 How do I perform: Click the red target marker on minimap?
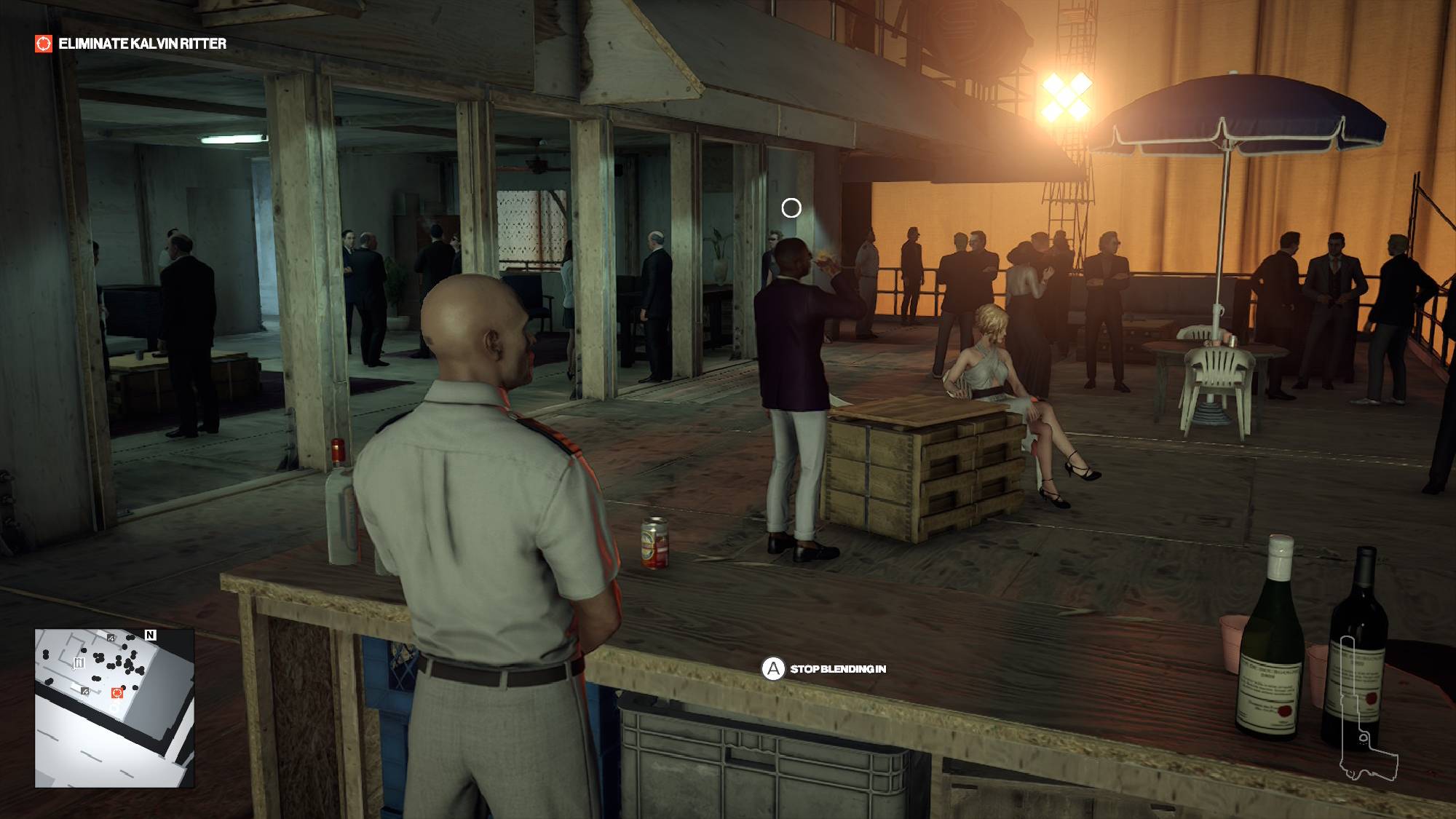[116, 693]
